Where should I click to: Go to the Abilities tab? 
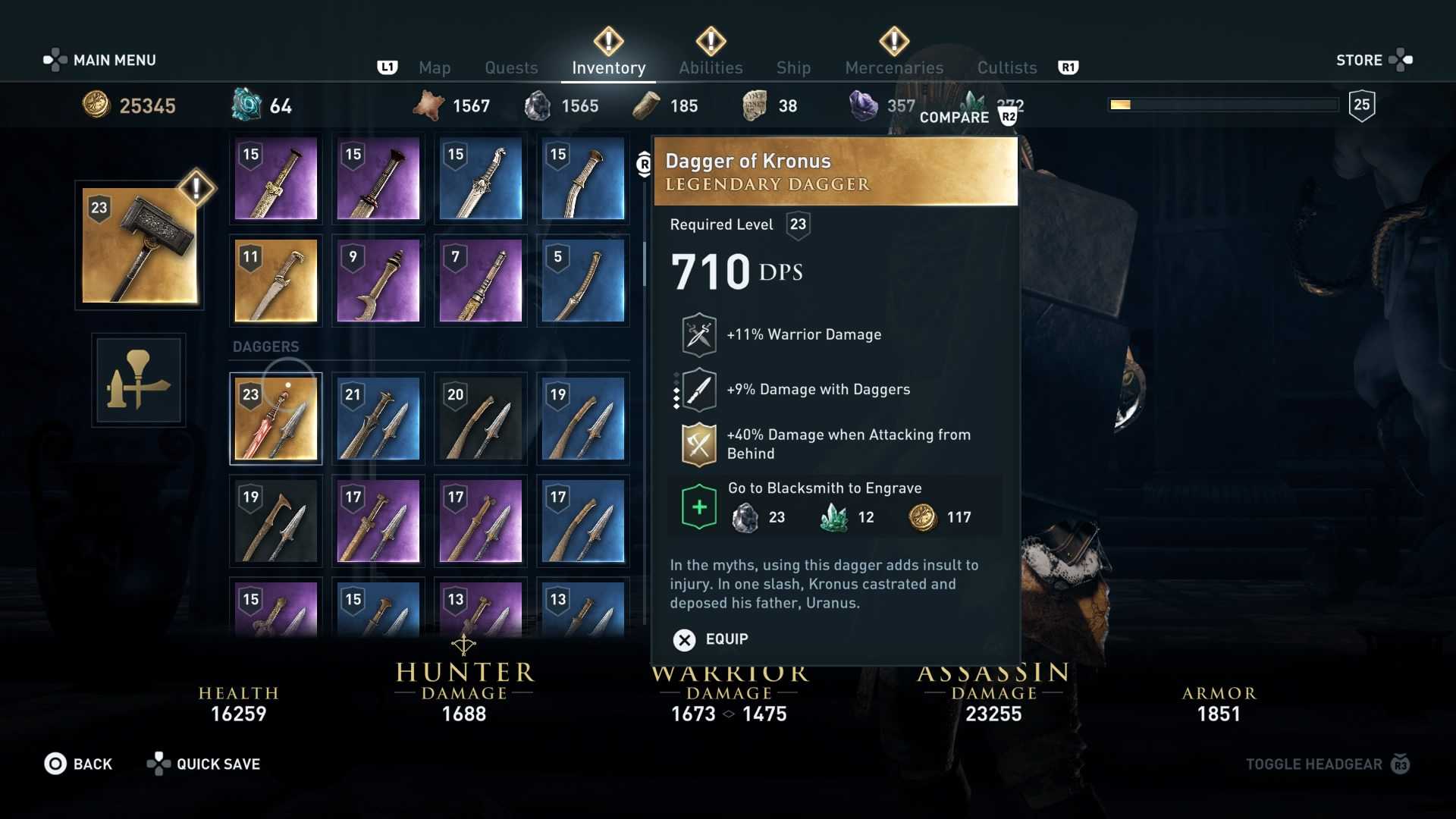711,67
